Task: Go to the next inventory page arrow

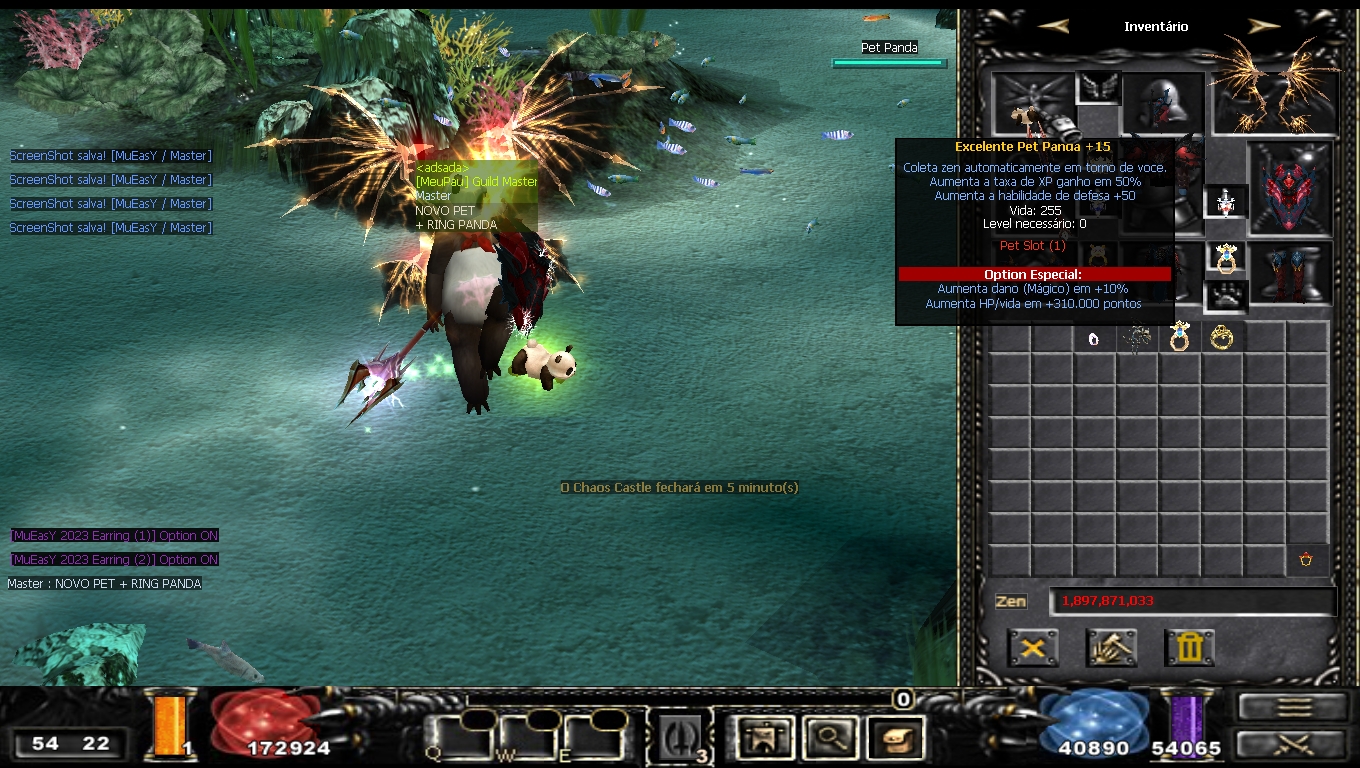Action: (1264, 26)
